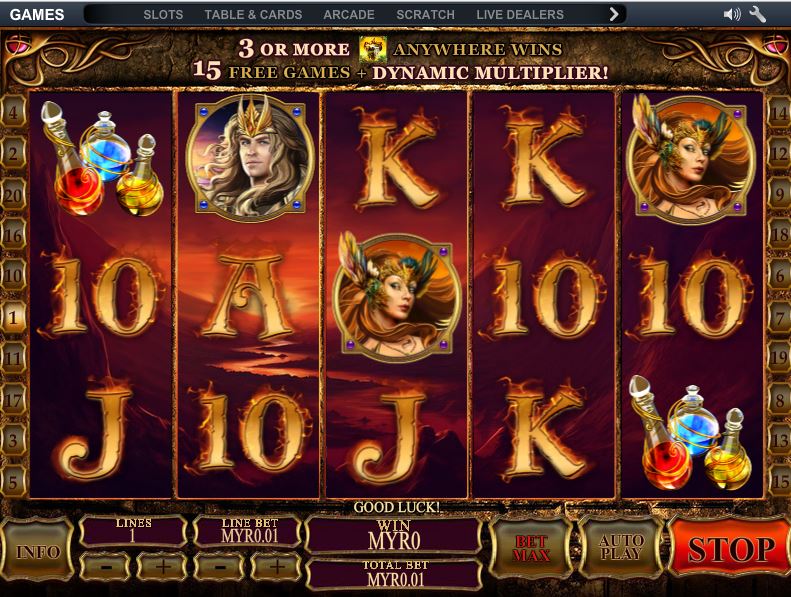Open the Games menu label

point(37,15)
